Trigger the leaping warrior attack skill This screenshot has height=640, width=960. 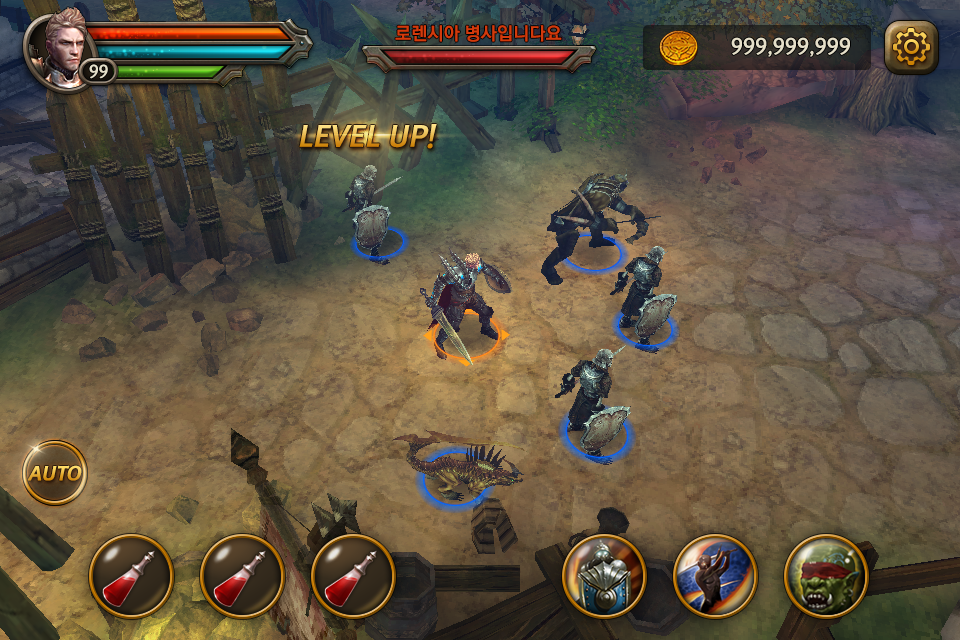coord(715,576)
